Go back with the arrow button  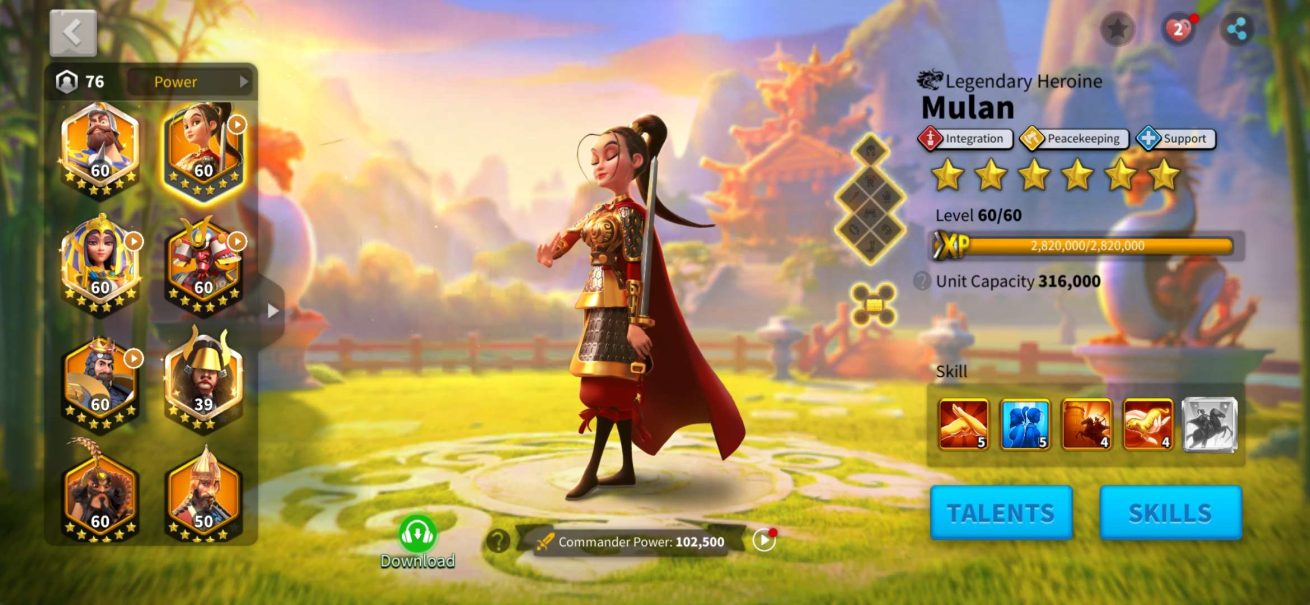pyautogui.click(x=73, y=33)
